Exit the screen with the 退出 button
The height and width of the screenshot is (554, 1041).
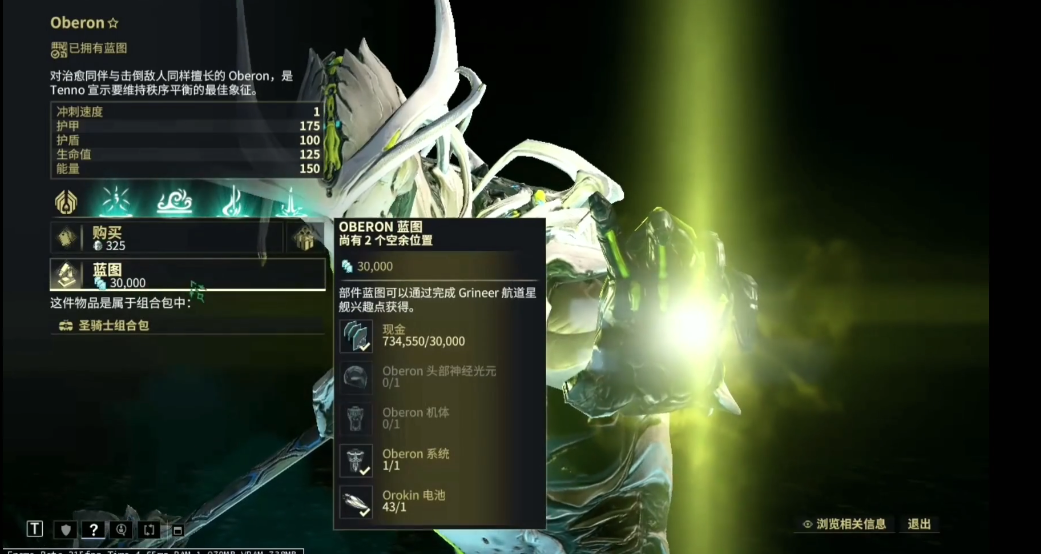coord(919,524)
